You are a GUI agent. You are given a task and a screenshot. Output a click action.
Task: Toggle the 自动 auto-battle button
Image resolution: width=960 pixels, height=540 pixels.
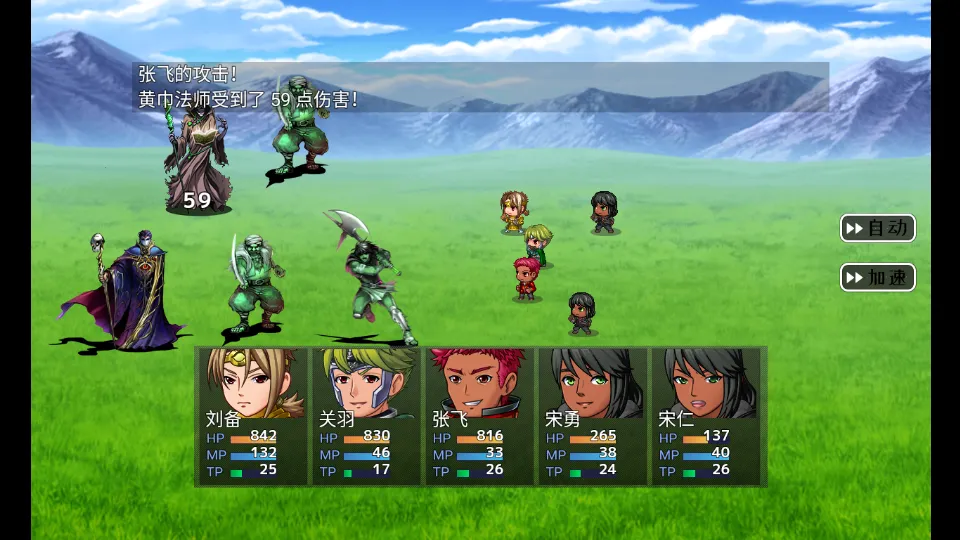(877, 228)
